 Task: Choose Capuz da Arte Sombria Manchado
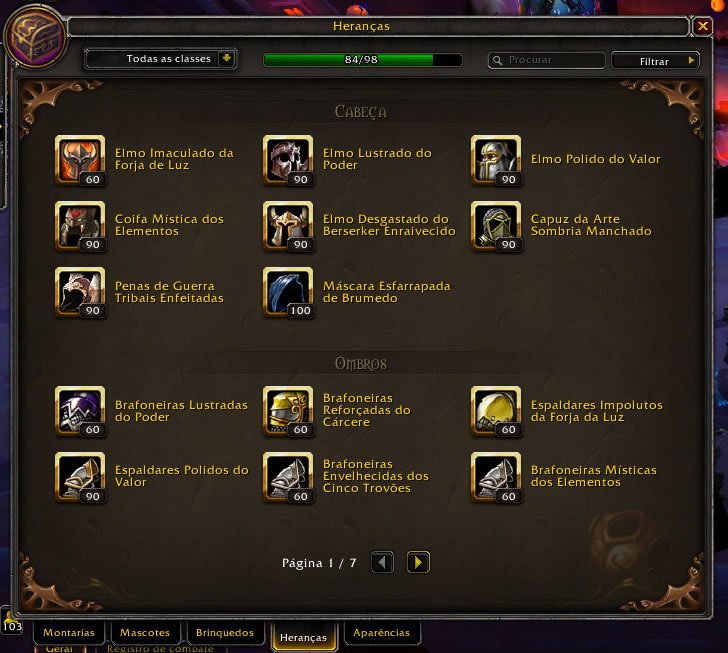pos(496,226)
